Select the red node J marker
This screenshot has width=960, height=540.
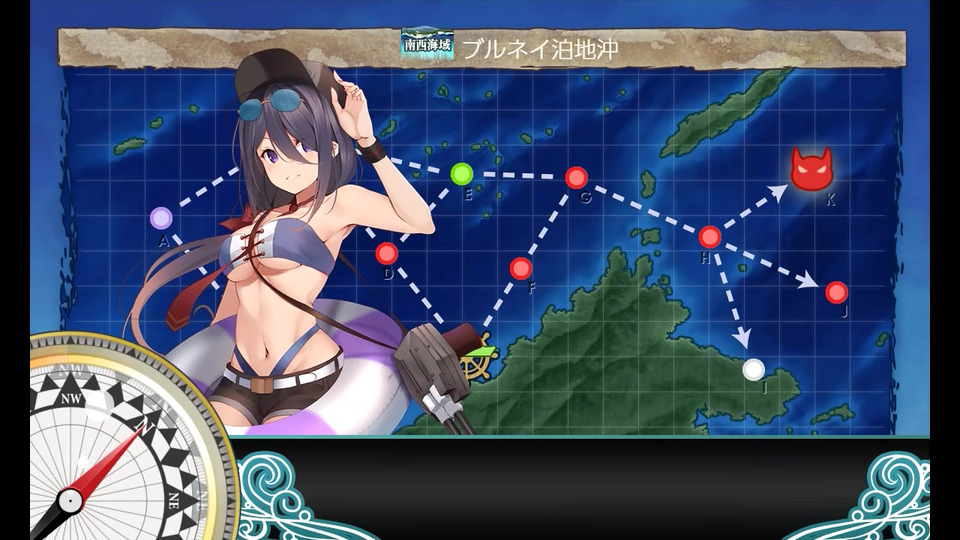tap(837, 292)
